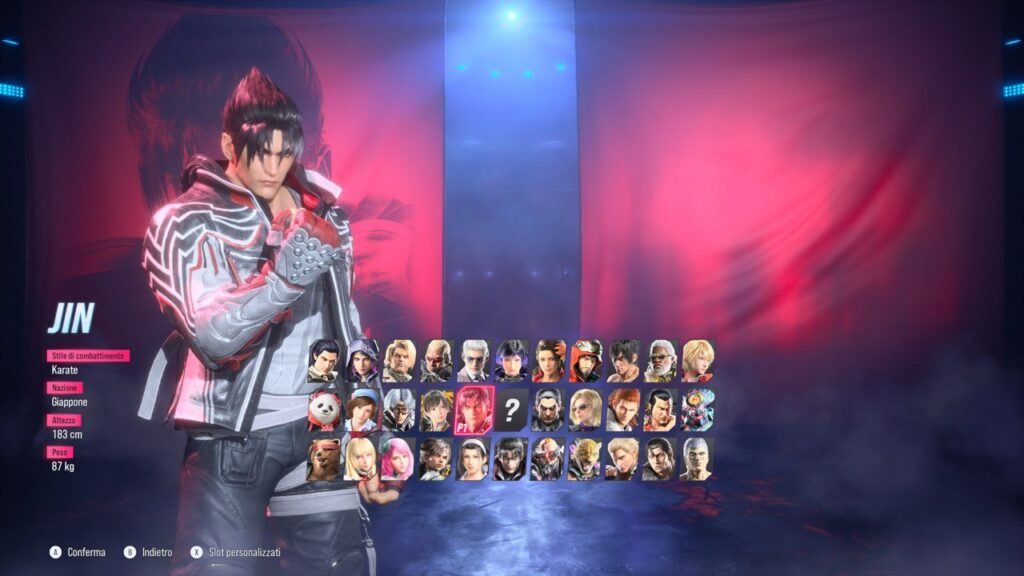Pick Lili with long blonde hair
This screenshot has width=1024, height=576.
(x=360, y=458)
